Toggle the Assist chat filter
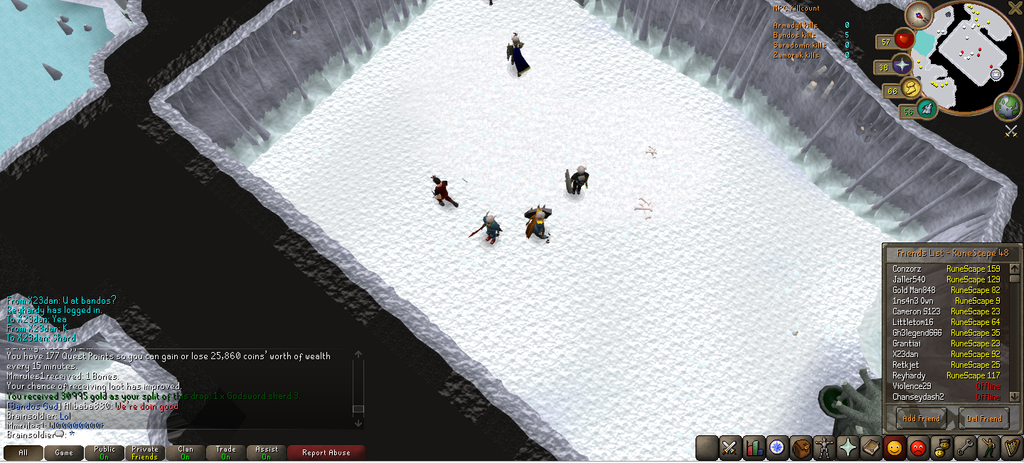Viewport: 1024px width, 463px height. coord(266,452)
